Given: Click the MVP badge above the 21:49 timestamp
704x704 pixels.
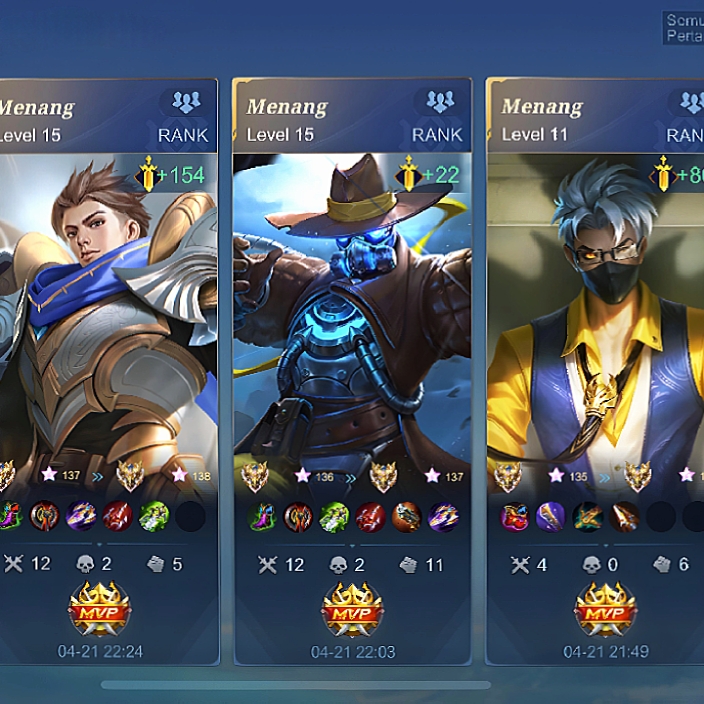Looking at the screenshot, I should 605,608.
